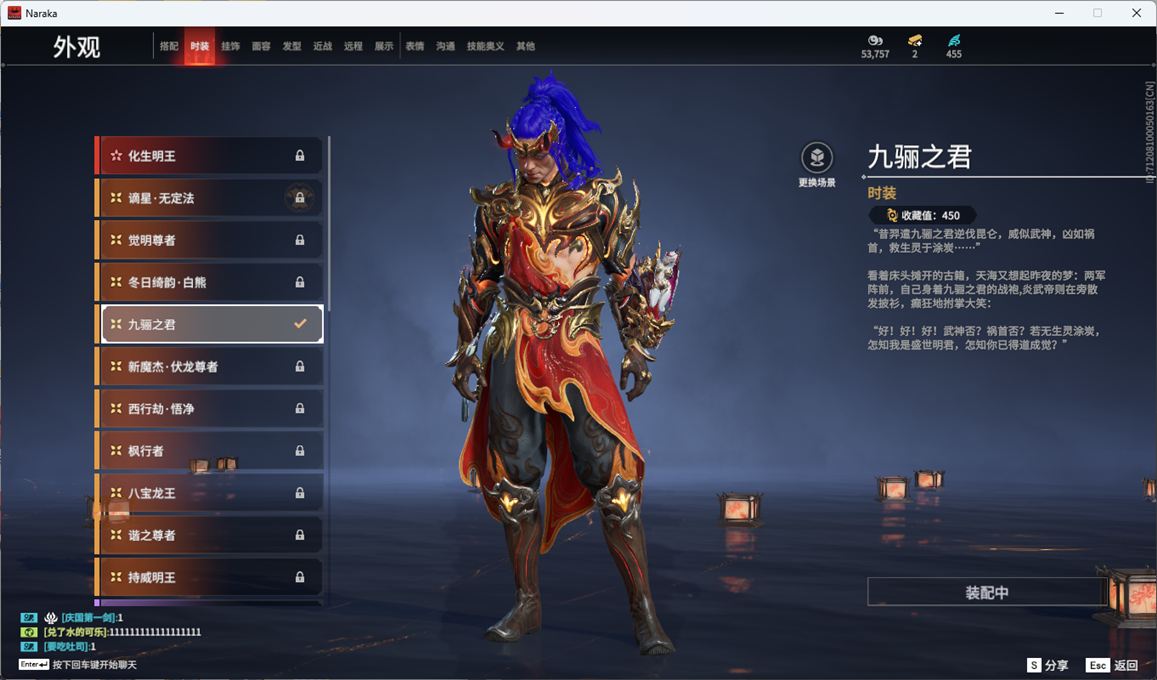Select the 八宝龙王 outfit
Viewport: 1157px width, 680px height.
click(209, 493)
